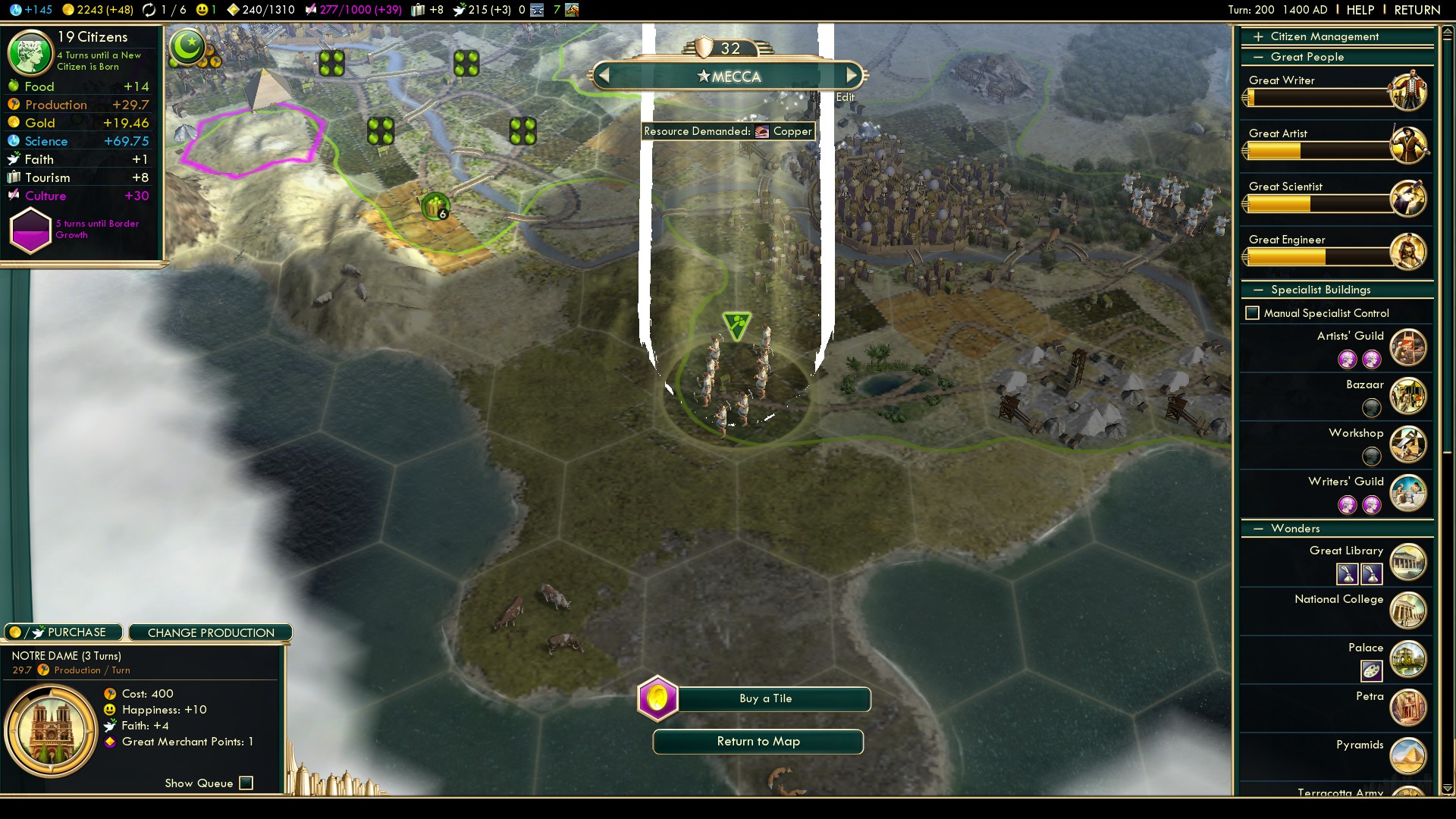The image size is (1456, 819).
Task: Buy a Tile for this city
Action: 766,698
